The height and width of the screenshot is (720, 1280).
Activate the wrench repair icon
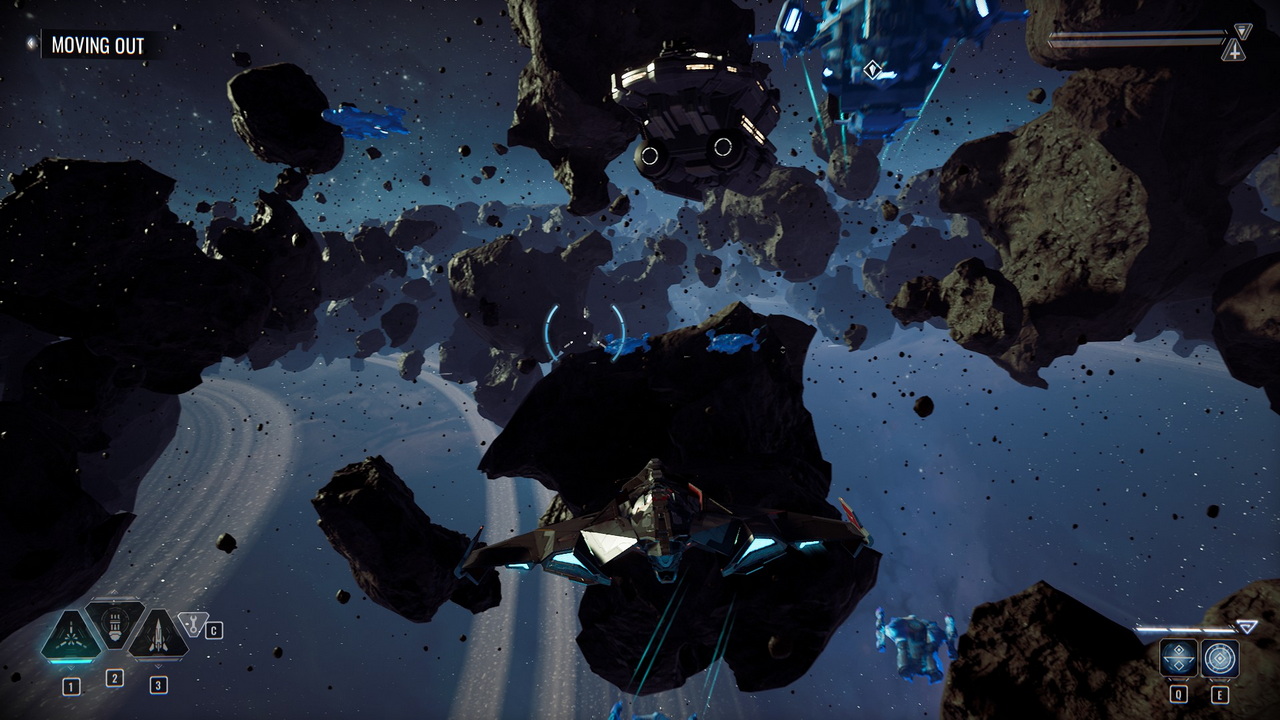click(190, 623)
